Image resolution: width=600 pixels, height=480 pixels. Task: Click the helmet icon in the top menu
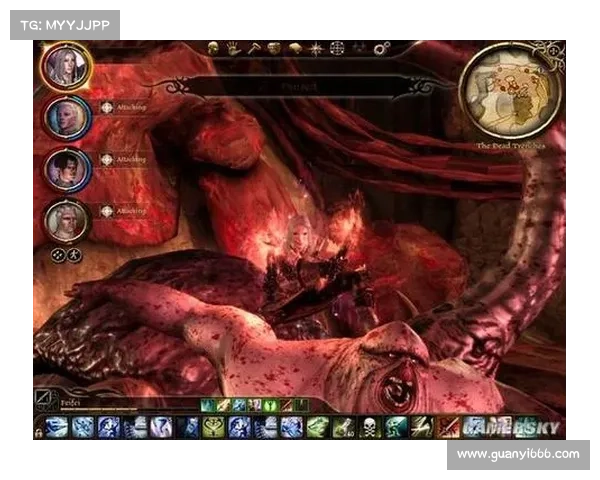(x=273, y=47)
